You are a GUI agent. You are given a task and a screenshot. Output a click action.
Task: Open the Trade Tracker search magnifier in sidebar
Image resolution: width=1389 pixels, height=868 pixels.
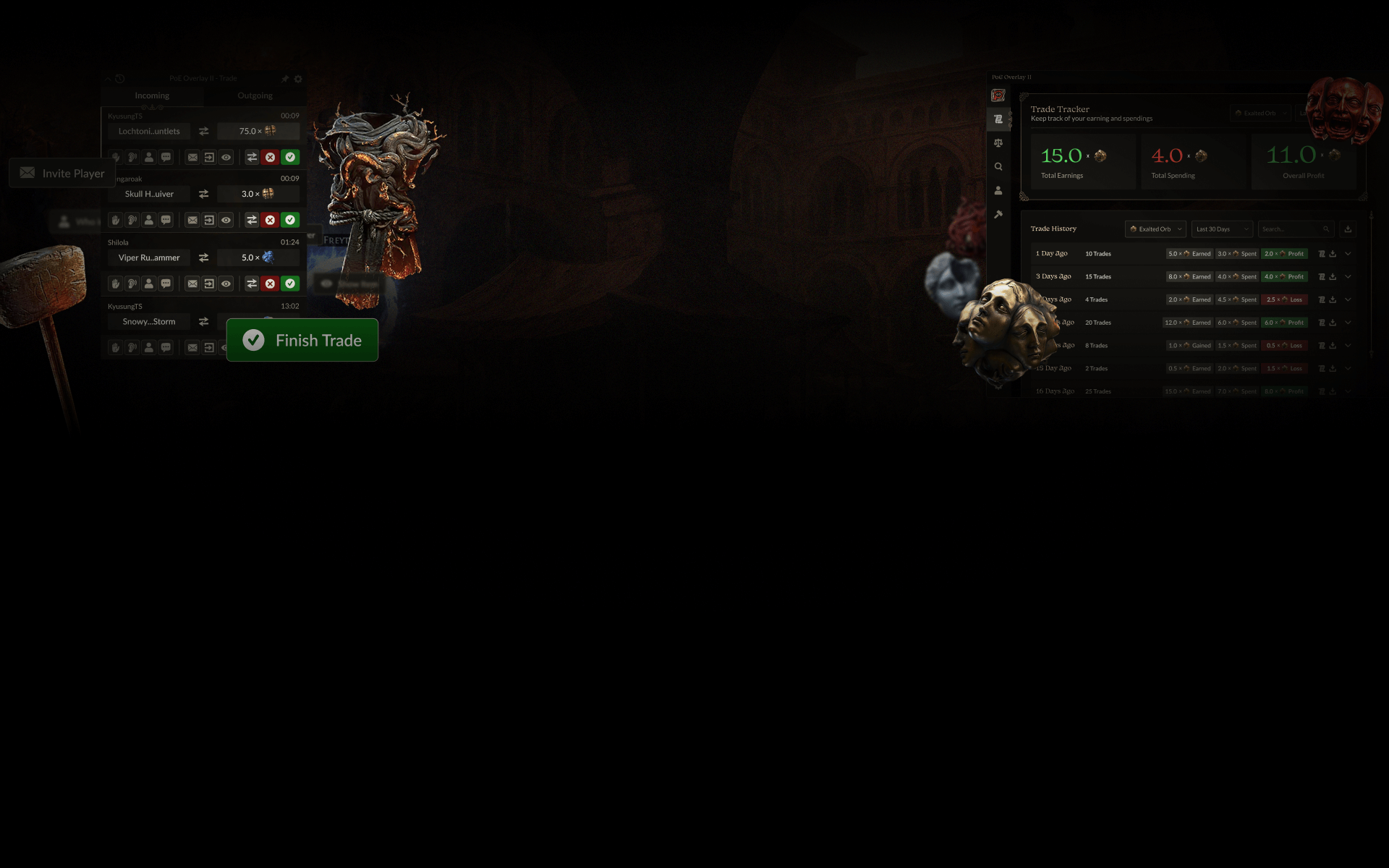pyautogui.click(x=998, y=165)
